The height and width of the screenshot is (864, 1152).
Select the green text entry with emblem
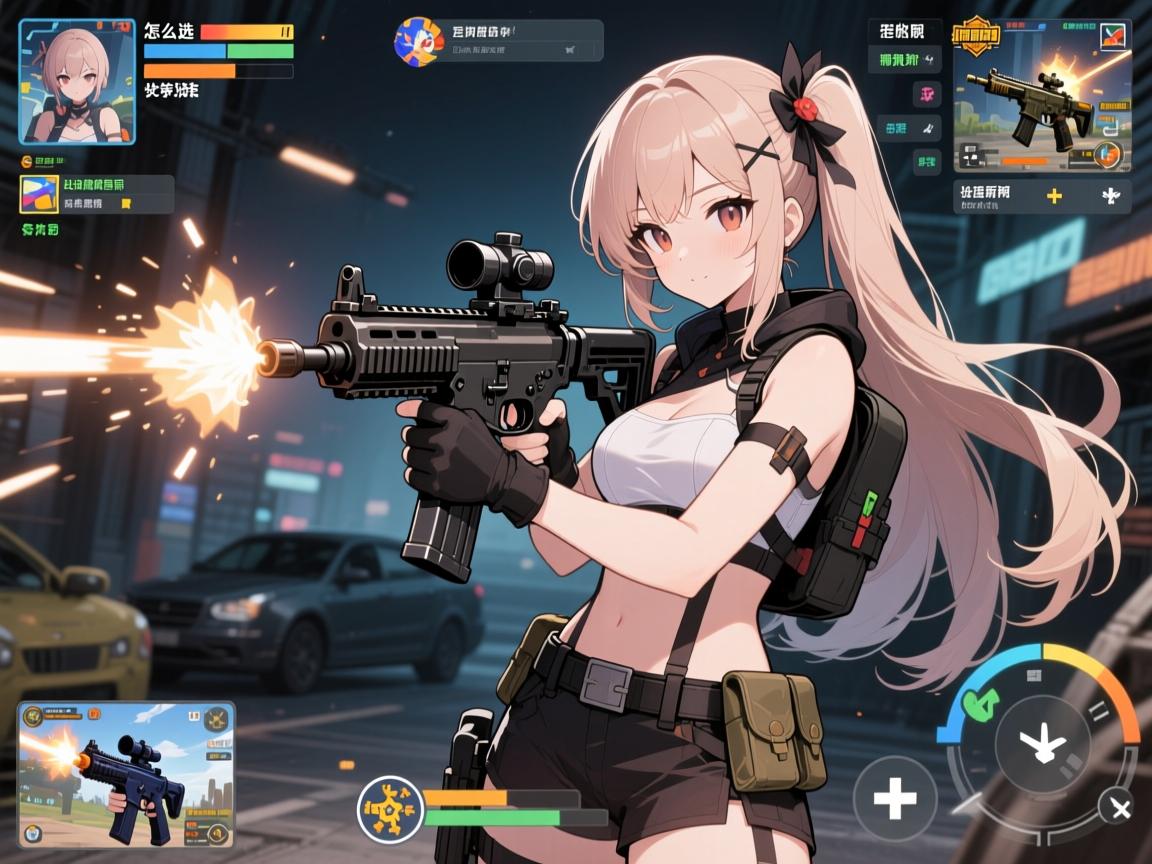[909, 59]
